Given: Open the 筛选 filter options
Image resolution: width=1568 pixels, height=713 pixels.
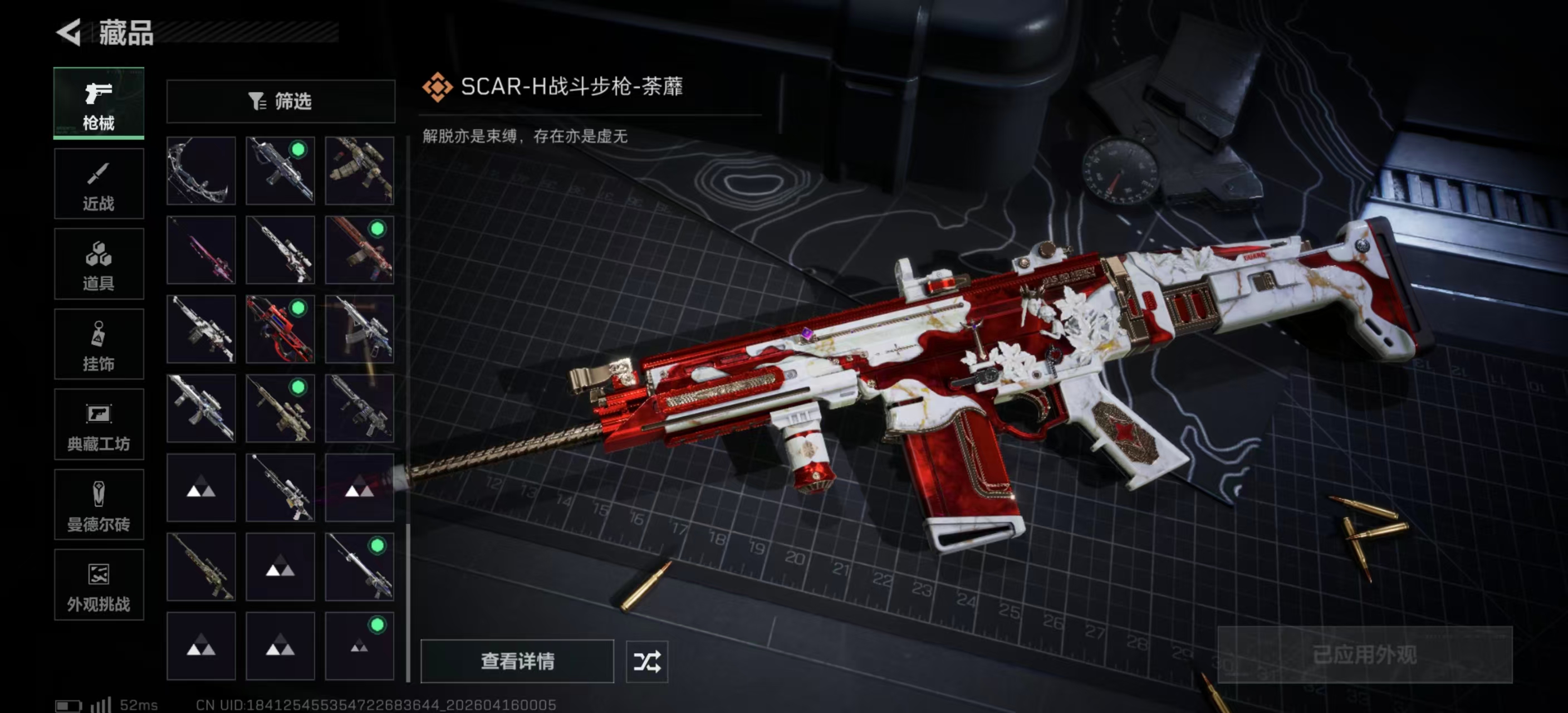Looking at the screenshot, I should click(281, 101).
